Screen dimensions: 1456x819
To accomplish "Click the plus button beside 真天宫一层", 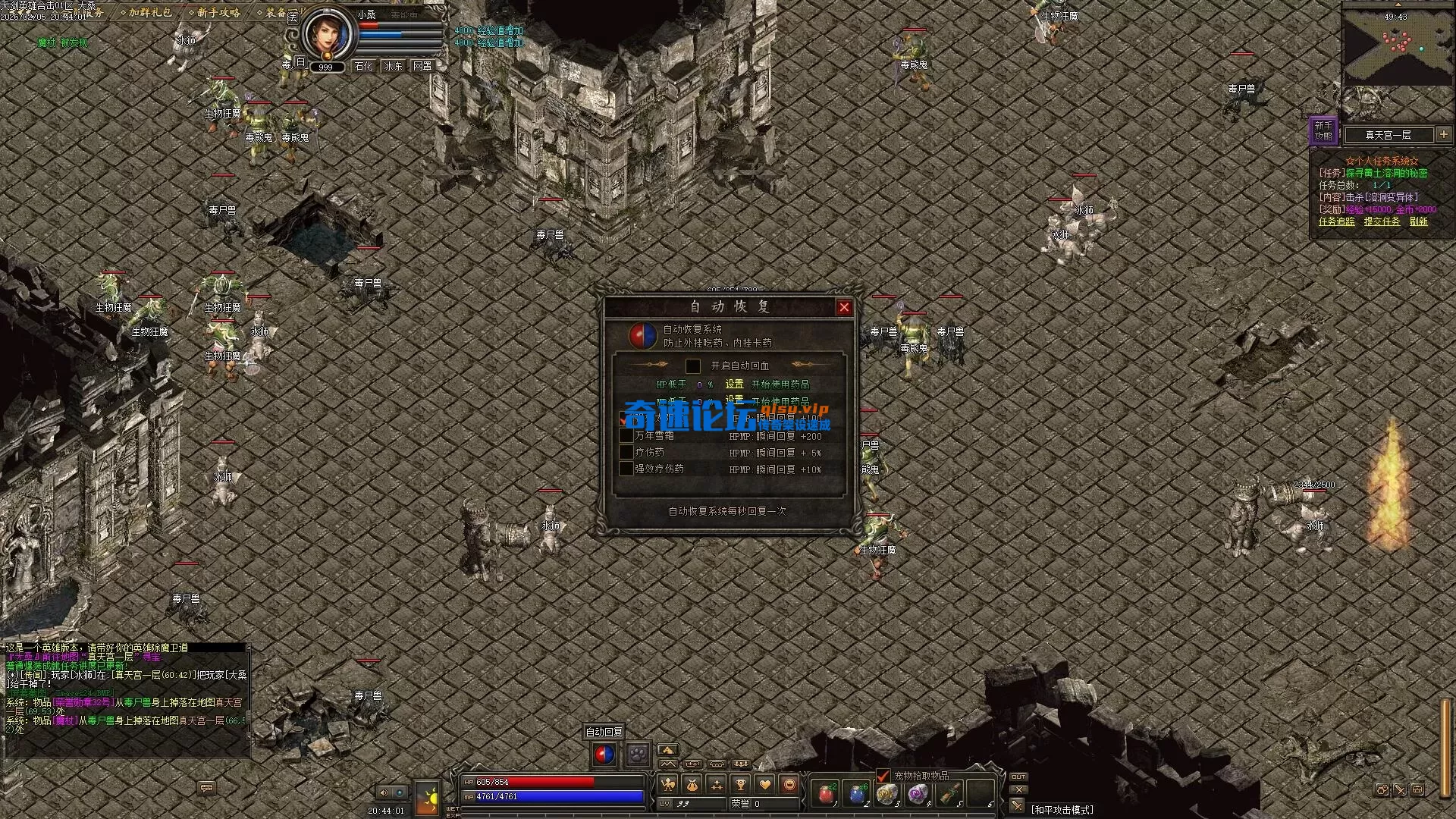I will pos(1444,134).
